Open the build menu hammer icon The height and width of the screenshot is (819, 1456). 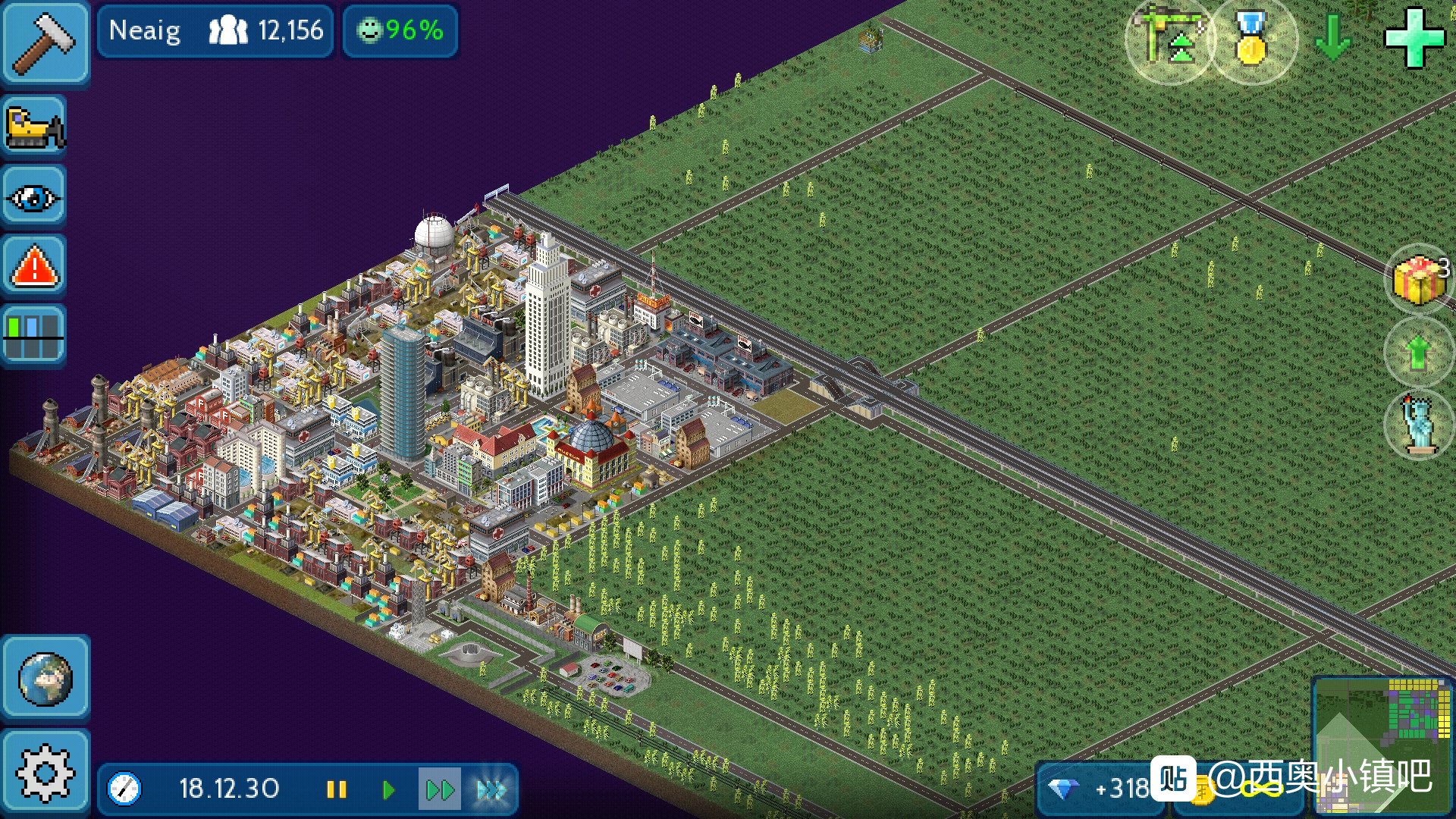click(x=45, y=42)
